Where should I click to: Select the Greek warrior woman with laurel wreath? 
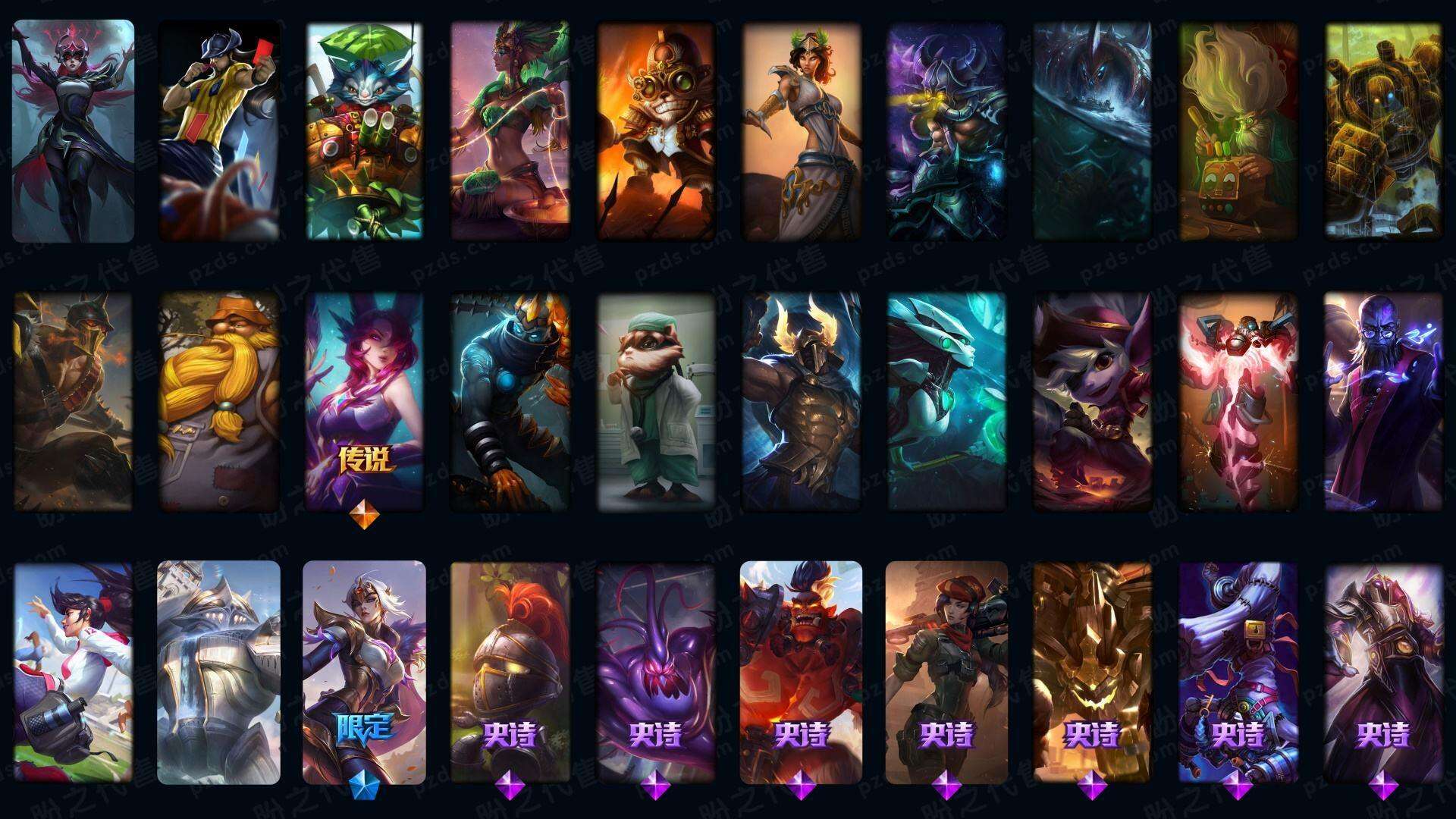[x=802, y=130]
